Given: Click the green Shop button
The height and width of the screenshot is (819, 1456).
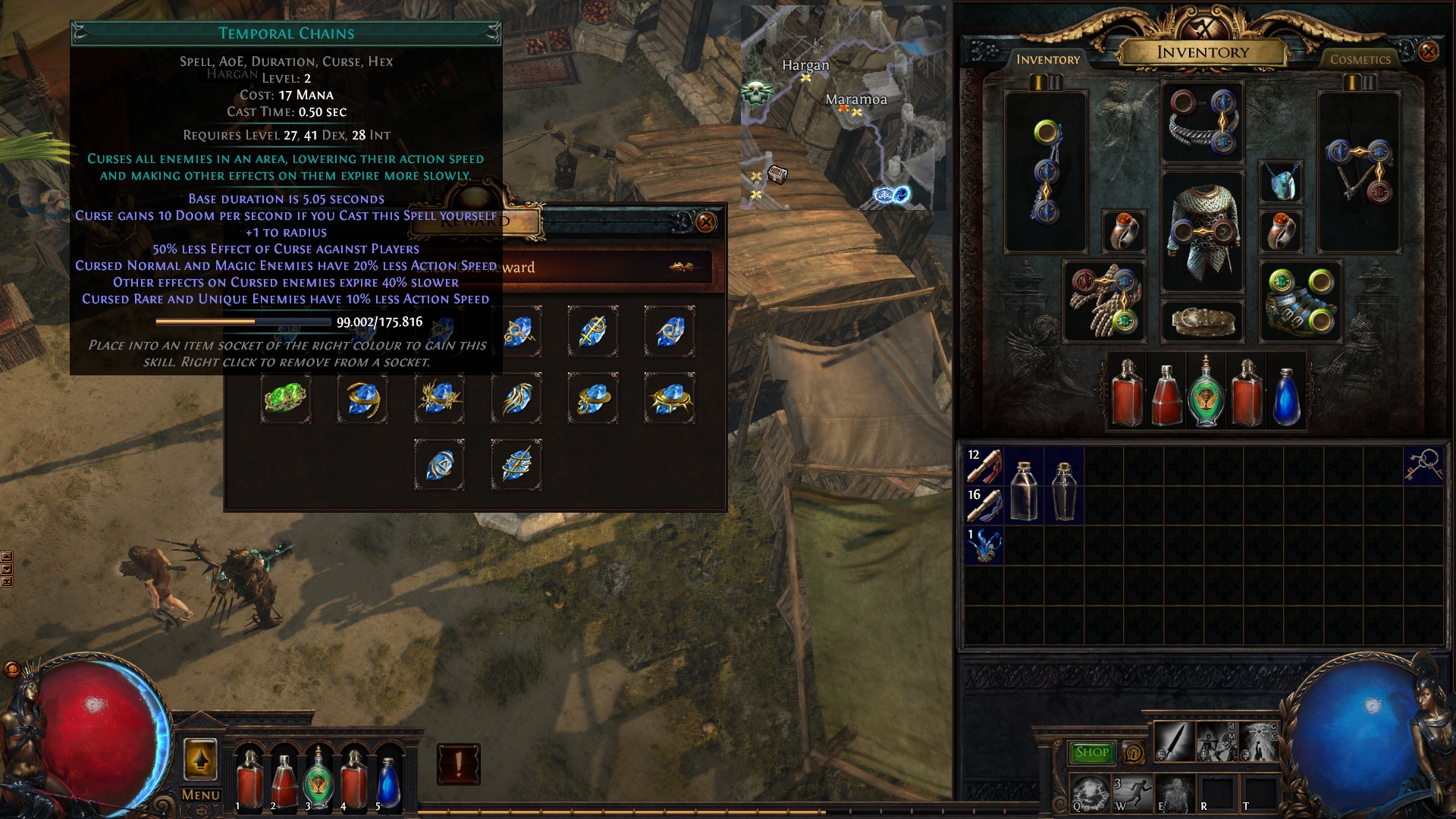Looking at the screenshot, I should pyautogui.click(x=1092, y=751).
